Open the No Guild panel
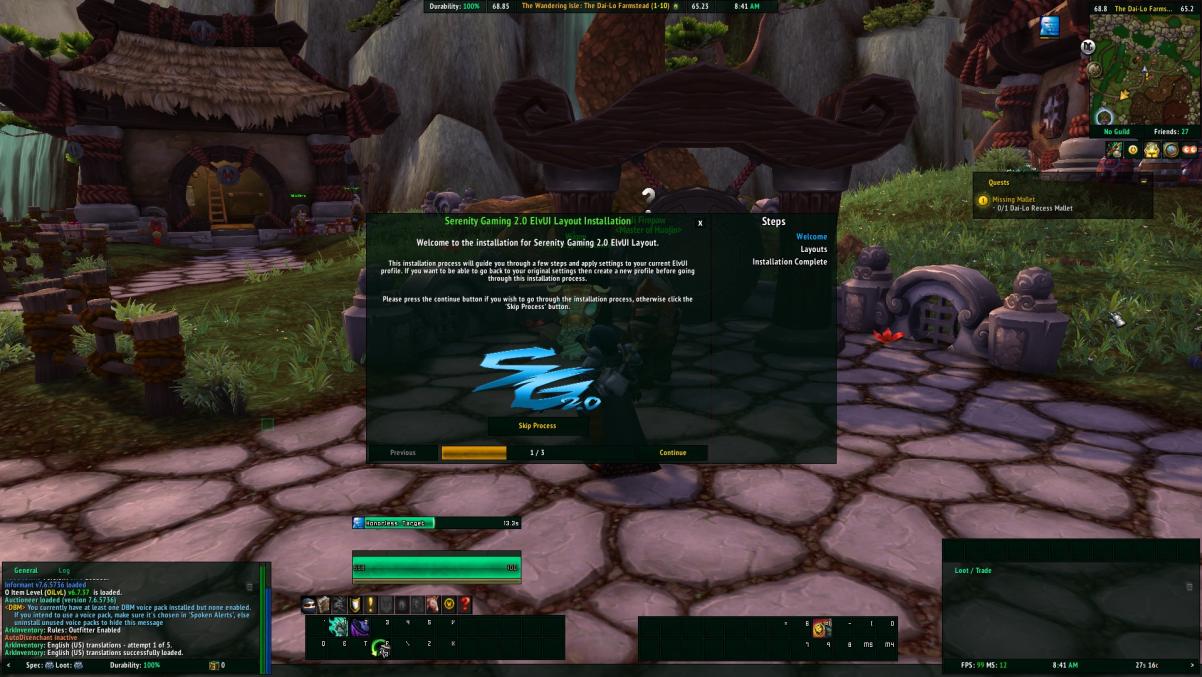 (1117, 132)
